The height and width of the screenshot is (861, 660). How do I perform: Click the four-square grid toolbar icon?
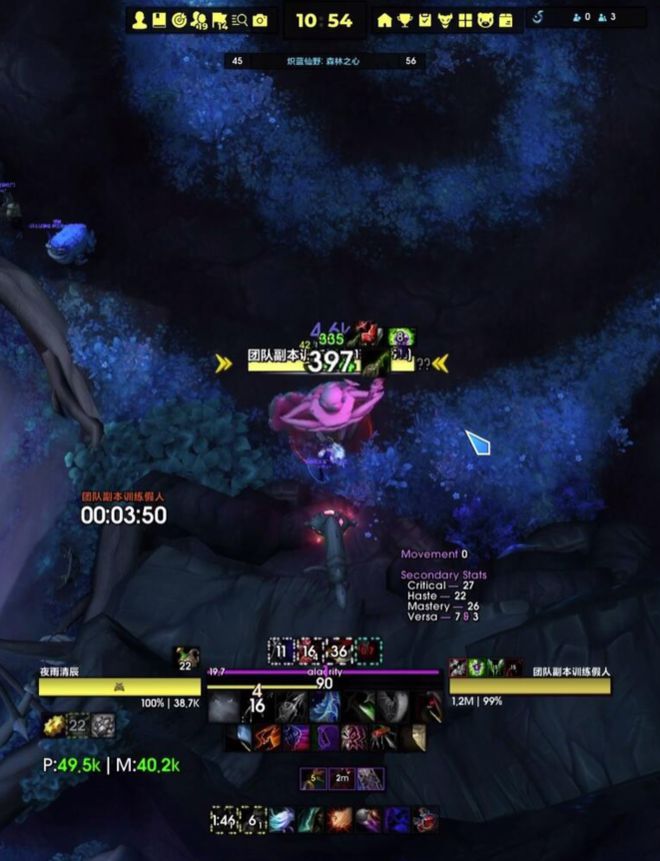(x=465, y=20)
